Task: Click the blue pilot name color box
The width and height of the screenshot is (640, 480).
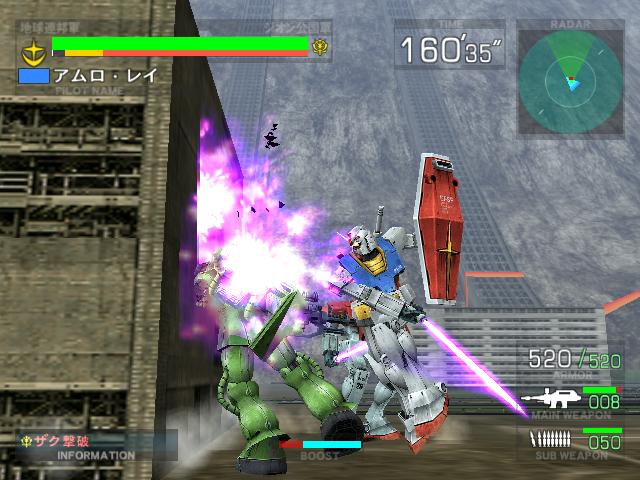Action: coord(33,75)
